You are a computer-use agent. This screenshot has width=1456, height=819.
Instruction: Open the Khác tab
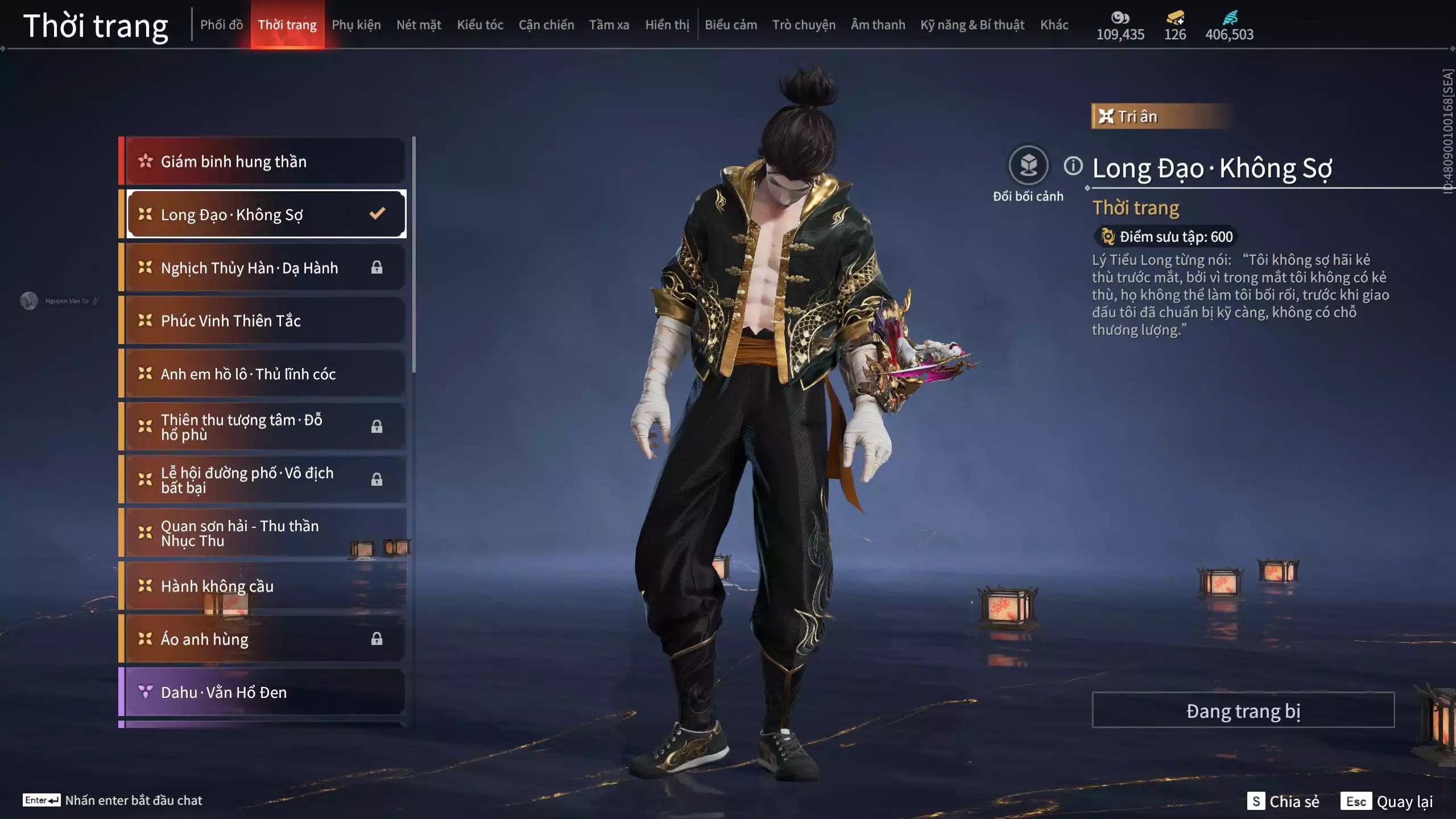pyautogui.click(x=1054, y=25)
